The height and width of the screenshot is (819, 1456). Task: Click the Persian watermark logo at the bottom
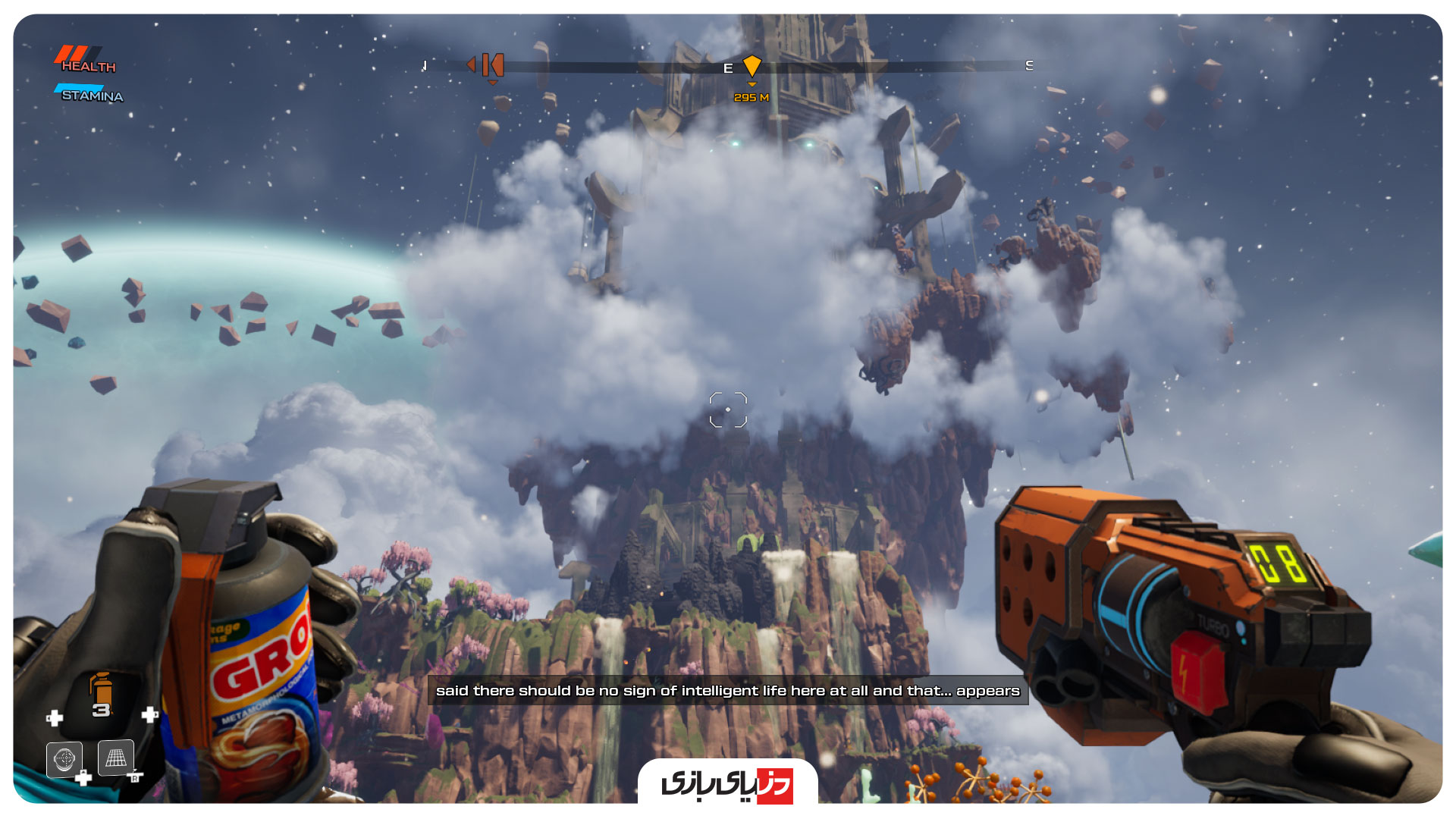[x=727, y=784]
